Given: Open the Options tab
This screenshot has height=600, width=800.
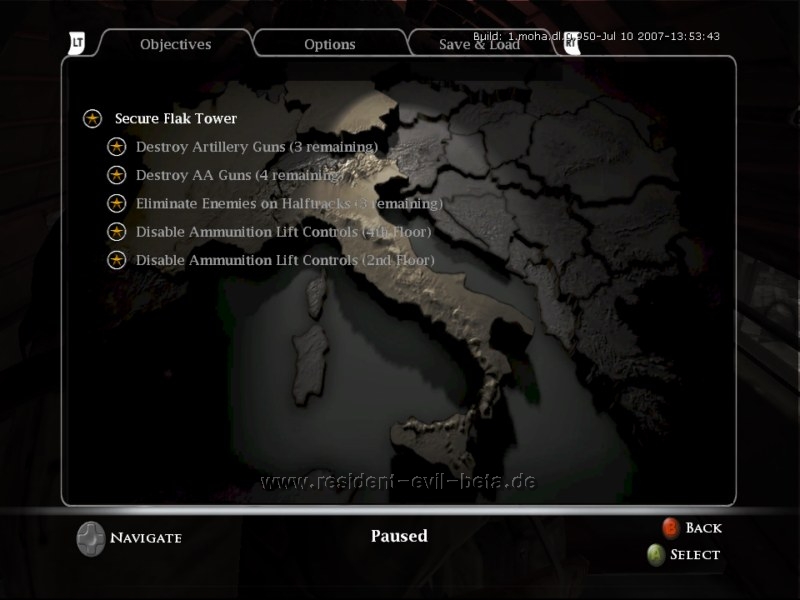Looking at the screenshot, I should [330, 44].
